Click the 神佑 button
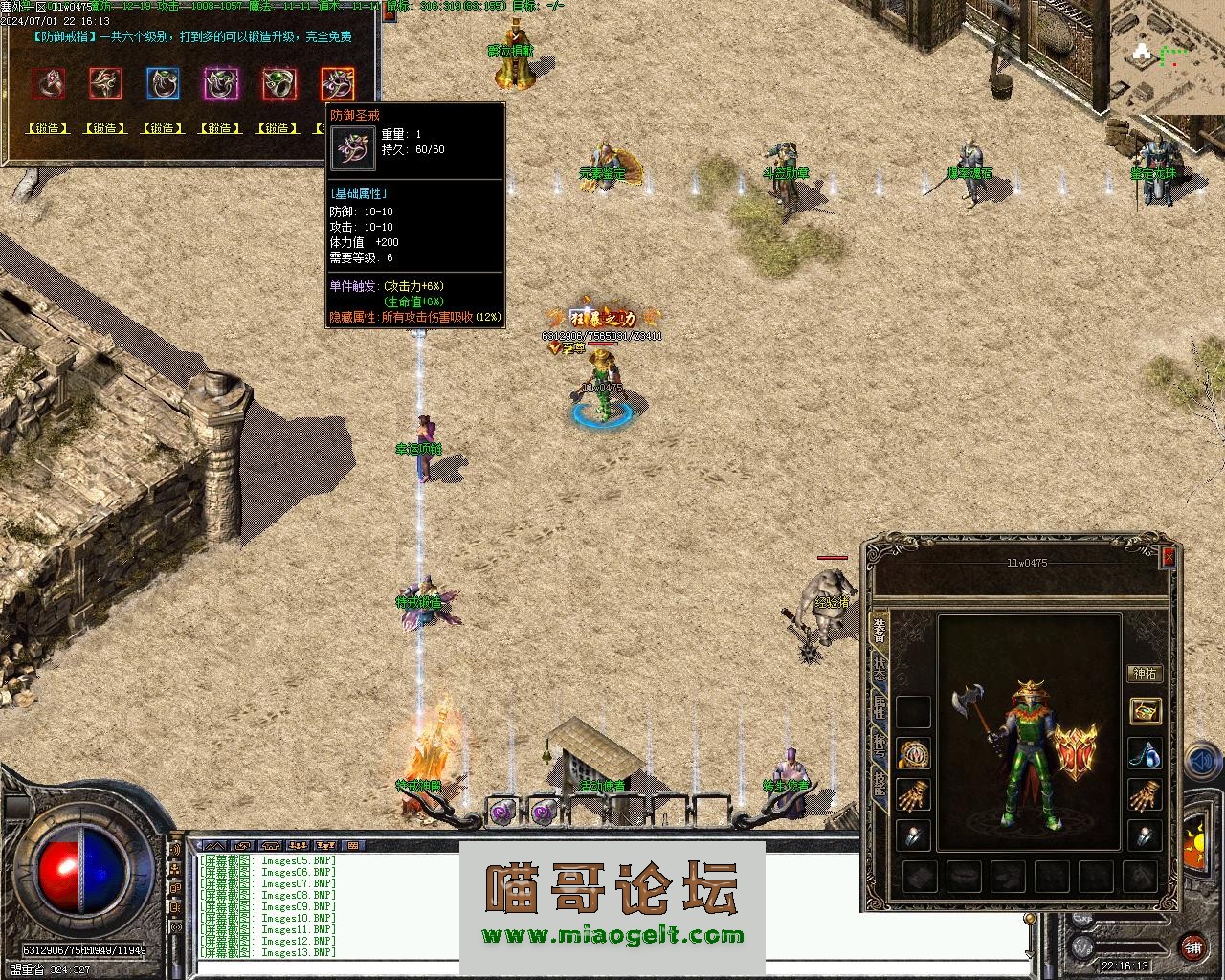 click(x=1145, y=674)
